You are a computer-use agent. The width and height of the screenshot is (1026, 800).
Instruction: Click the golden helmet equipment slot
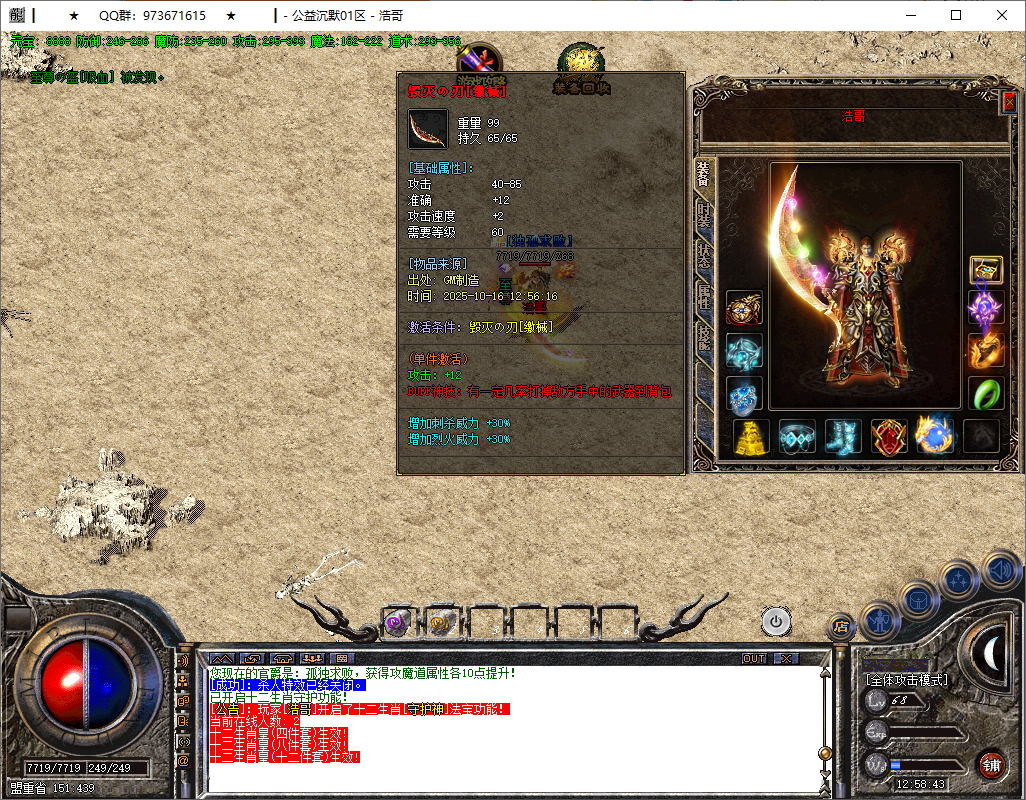[x=752, y=437]
